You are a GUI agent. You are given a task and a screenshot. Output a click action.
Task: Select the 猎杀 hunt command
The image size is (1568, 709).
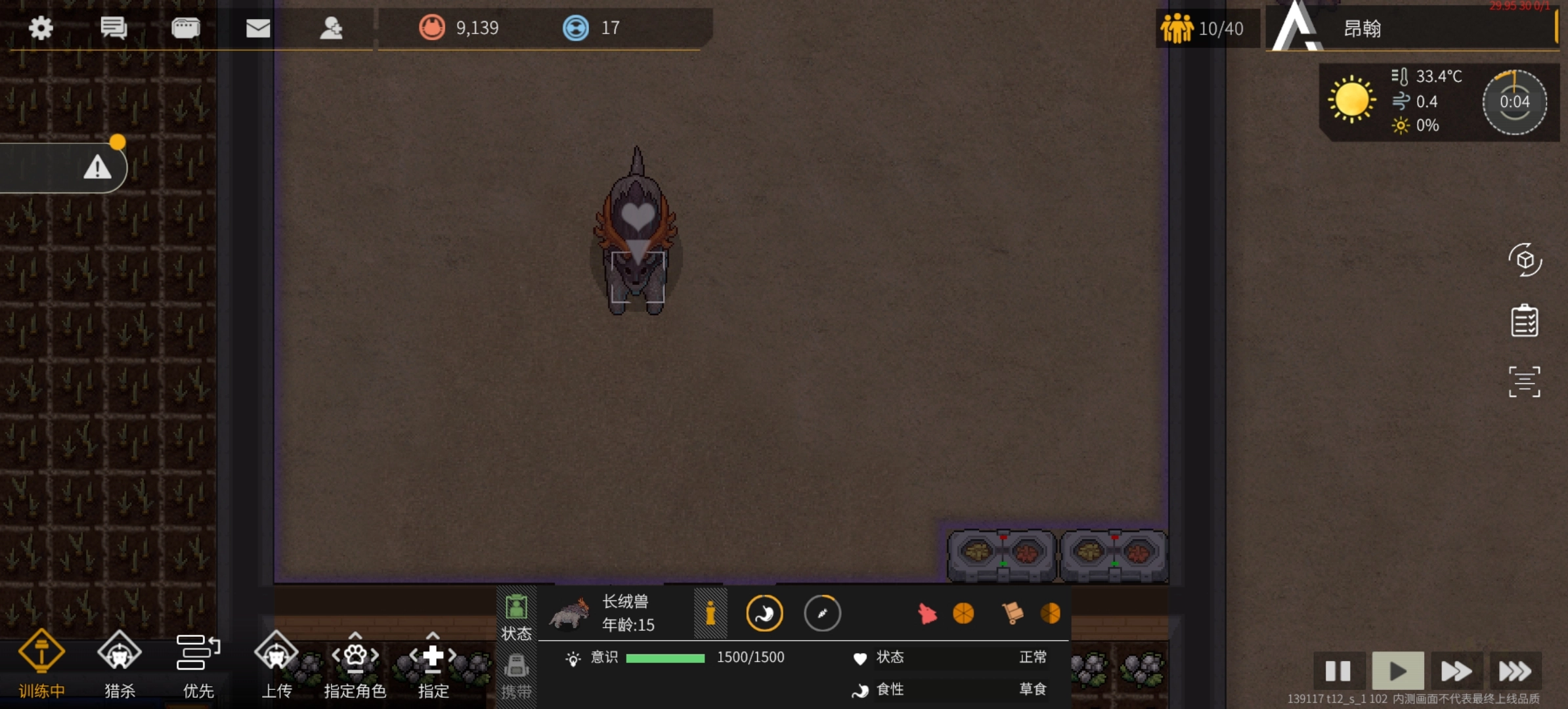click(120, 664)
